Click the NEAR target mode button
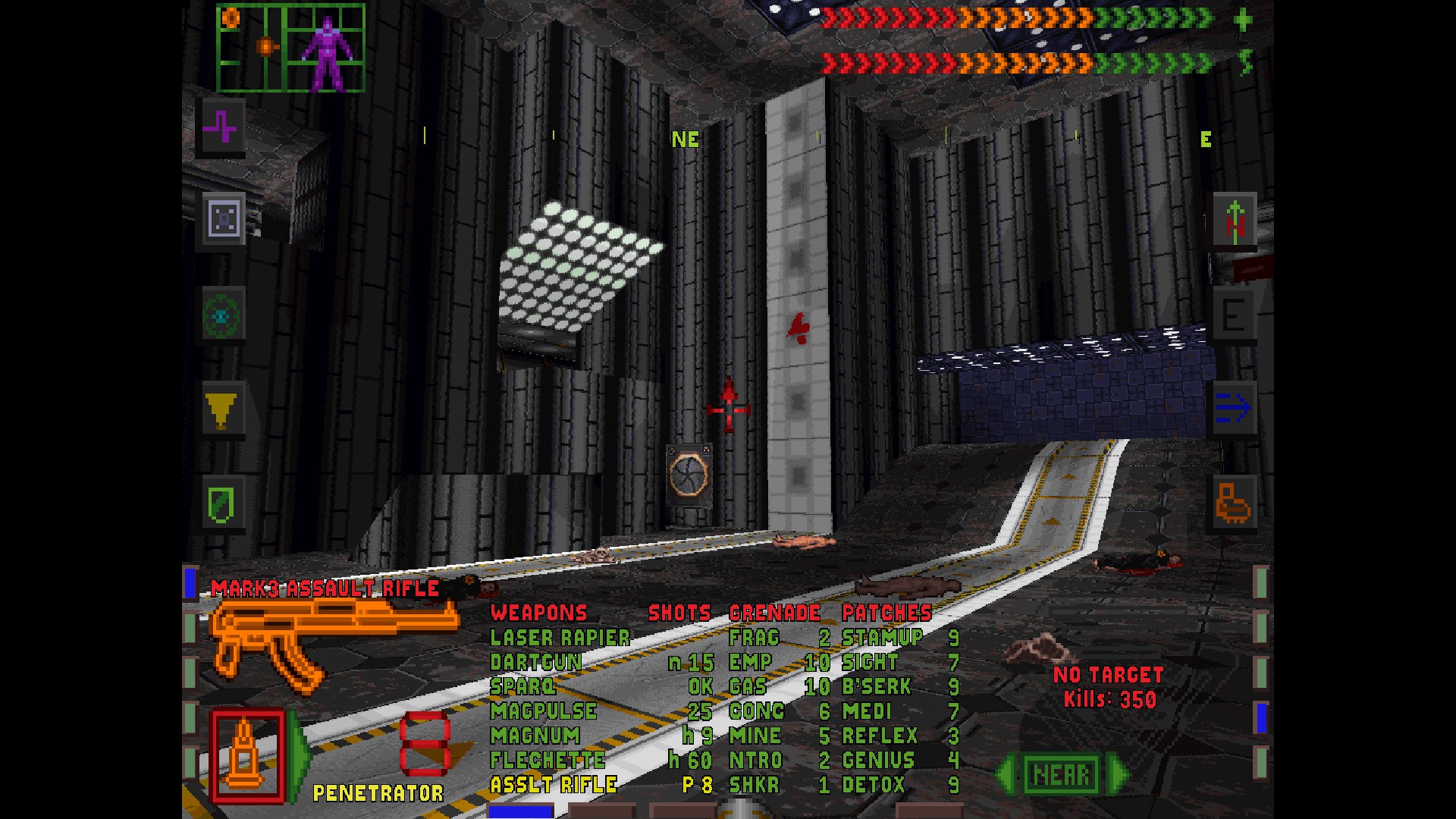Screen dimensions: 1456x819 [x=1062, y=773]
